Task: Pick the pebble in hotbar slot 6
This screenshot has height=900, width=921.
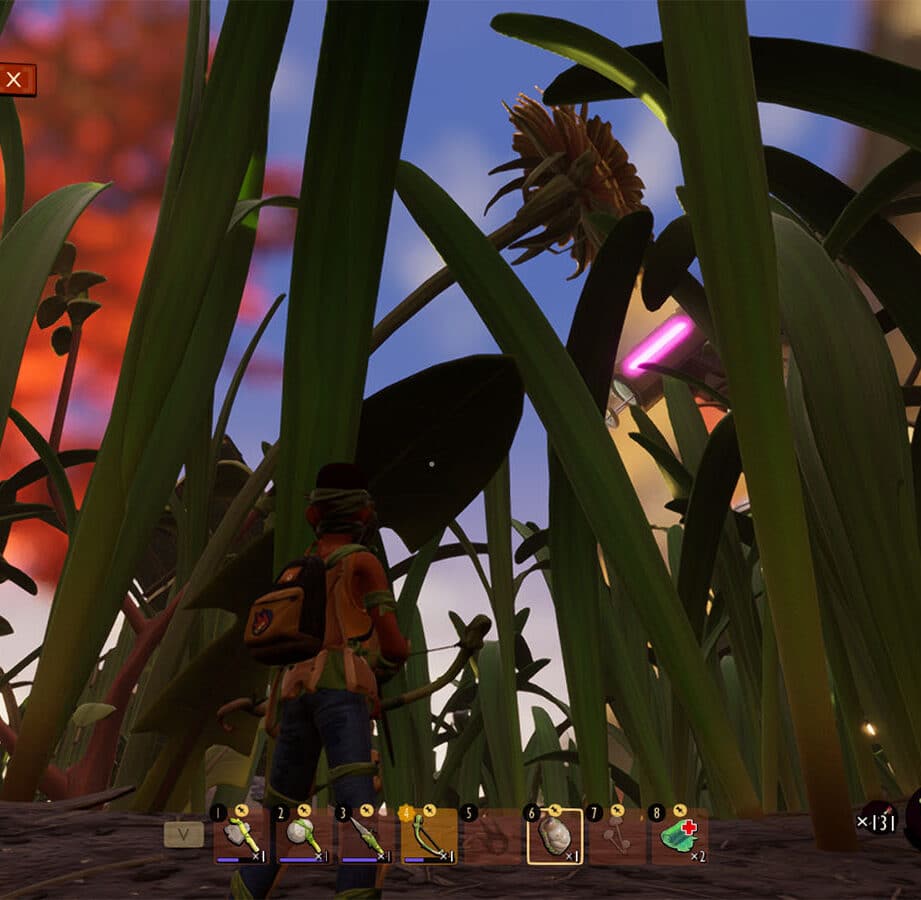Action: click(x=555, y=836)
